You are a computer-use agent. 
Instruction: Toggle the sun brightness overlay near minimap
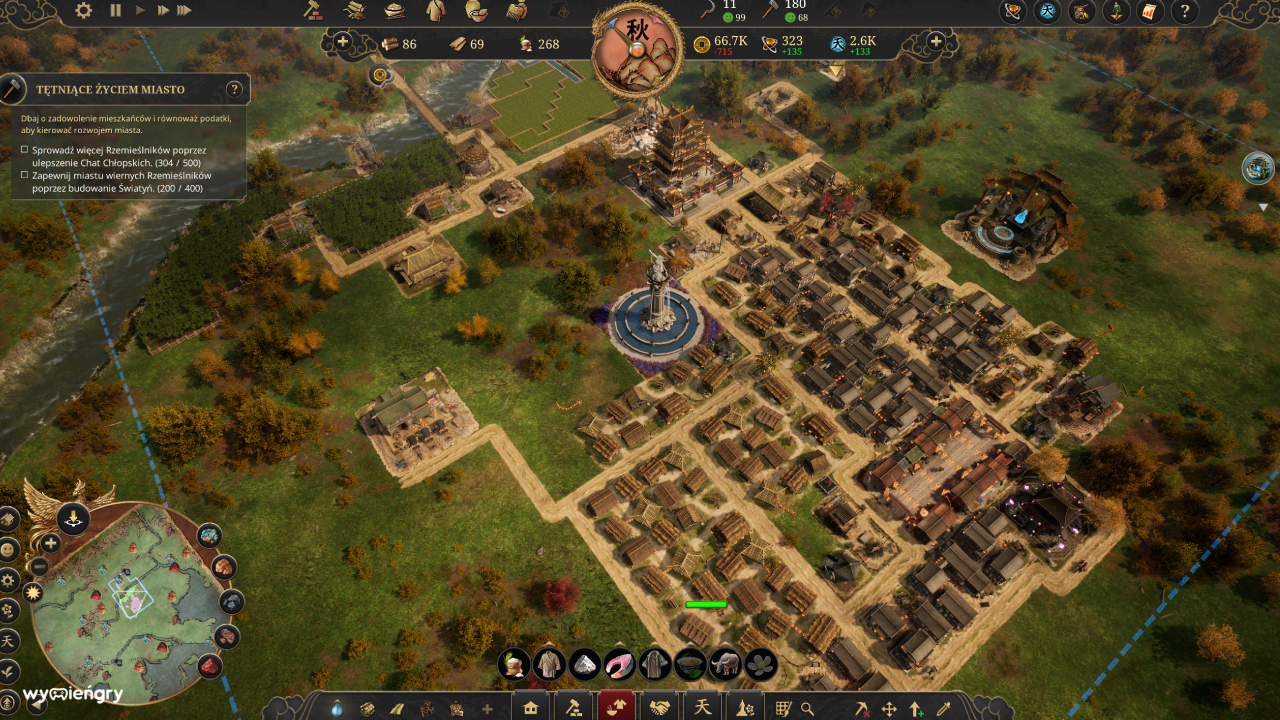tap(32, 592)
